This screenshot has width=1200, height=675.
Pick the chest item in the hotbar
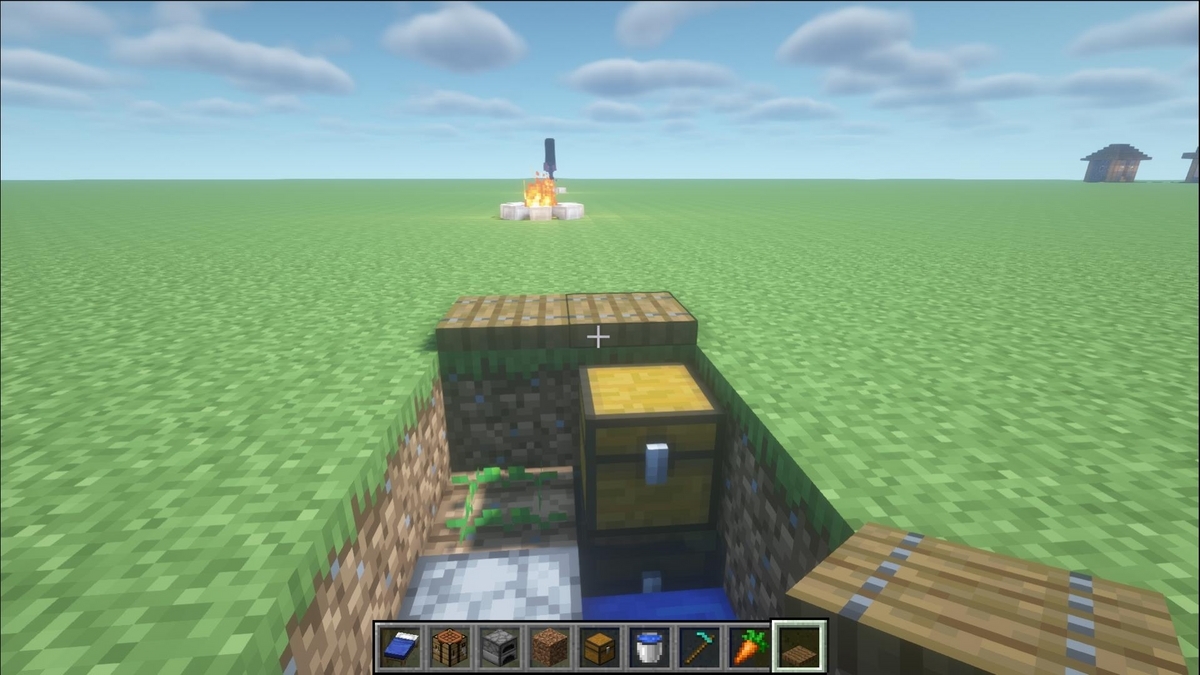599,646
